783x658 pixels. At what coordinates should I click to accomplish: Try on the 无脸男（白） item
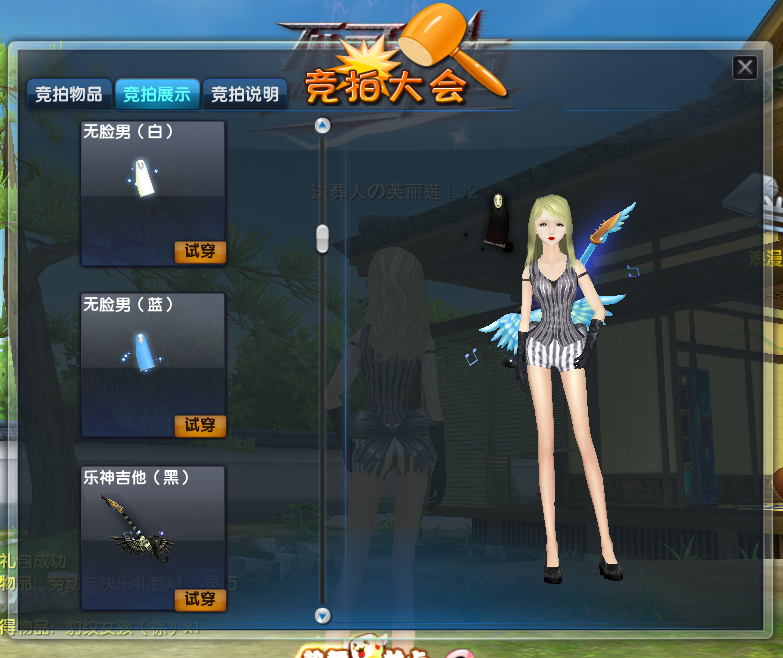pyautogui.click(x=200, y=251)
